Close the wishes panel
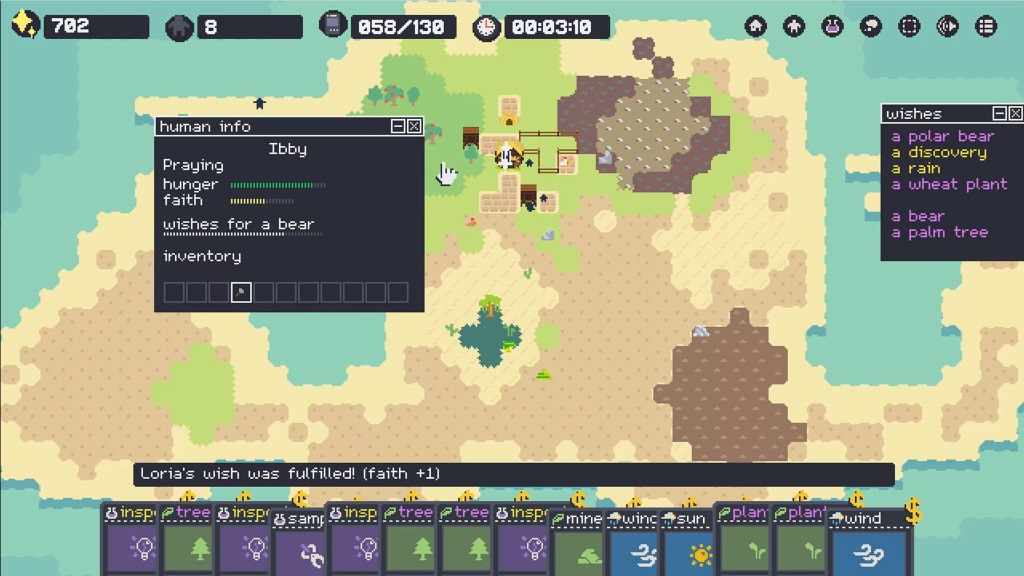 coord(1015,114)
